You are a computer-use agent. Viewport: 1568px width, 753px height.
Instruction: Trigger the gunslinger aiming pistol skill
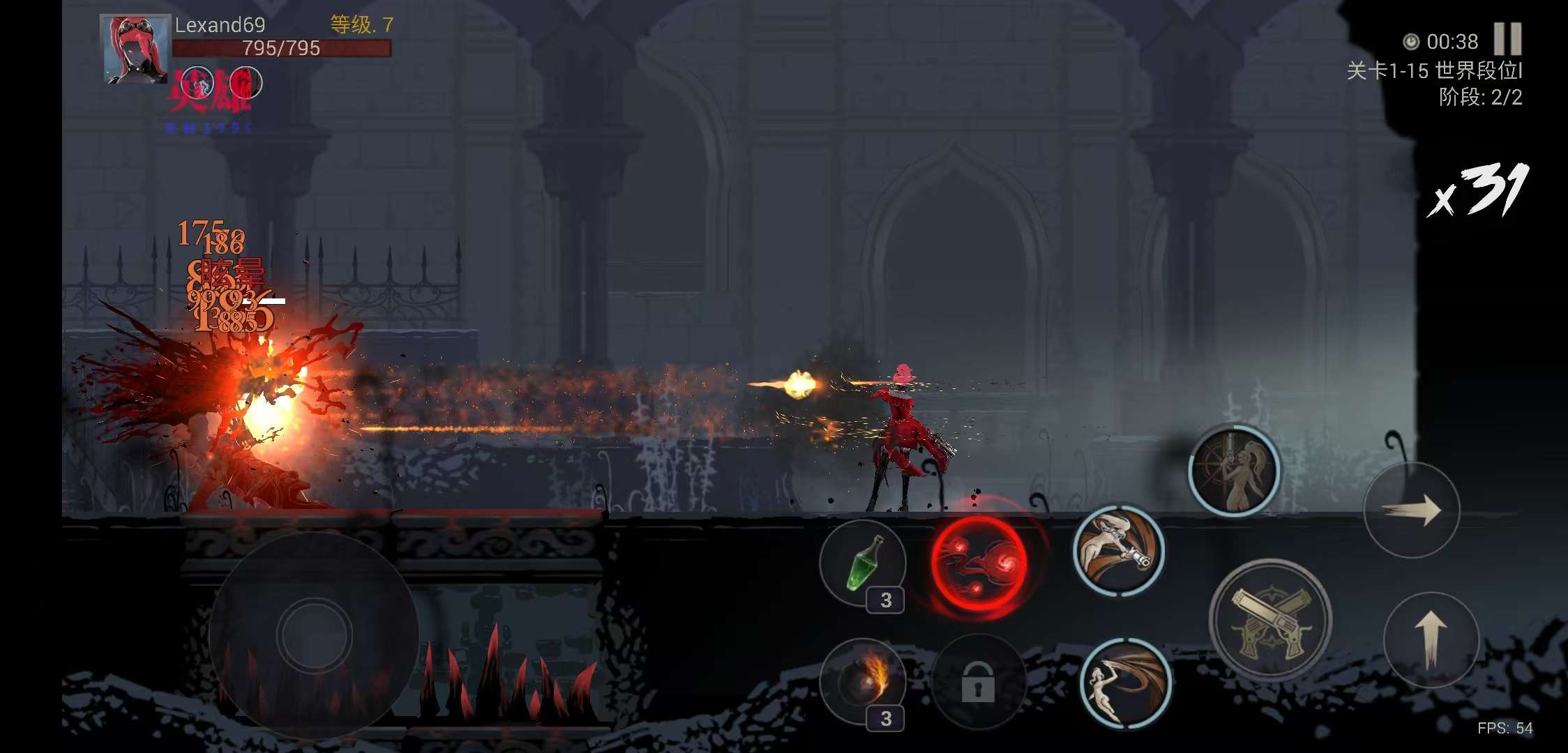(1118, 550)
